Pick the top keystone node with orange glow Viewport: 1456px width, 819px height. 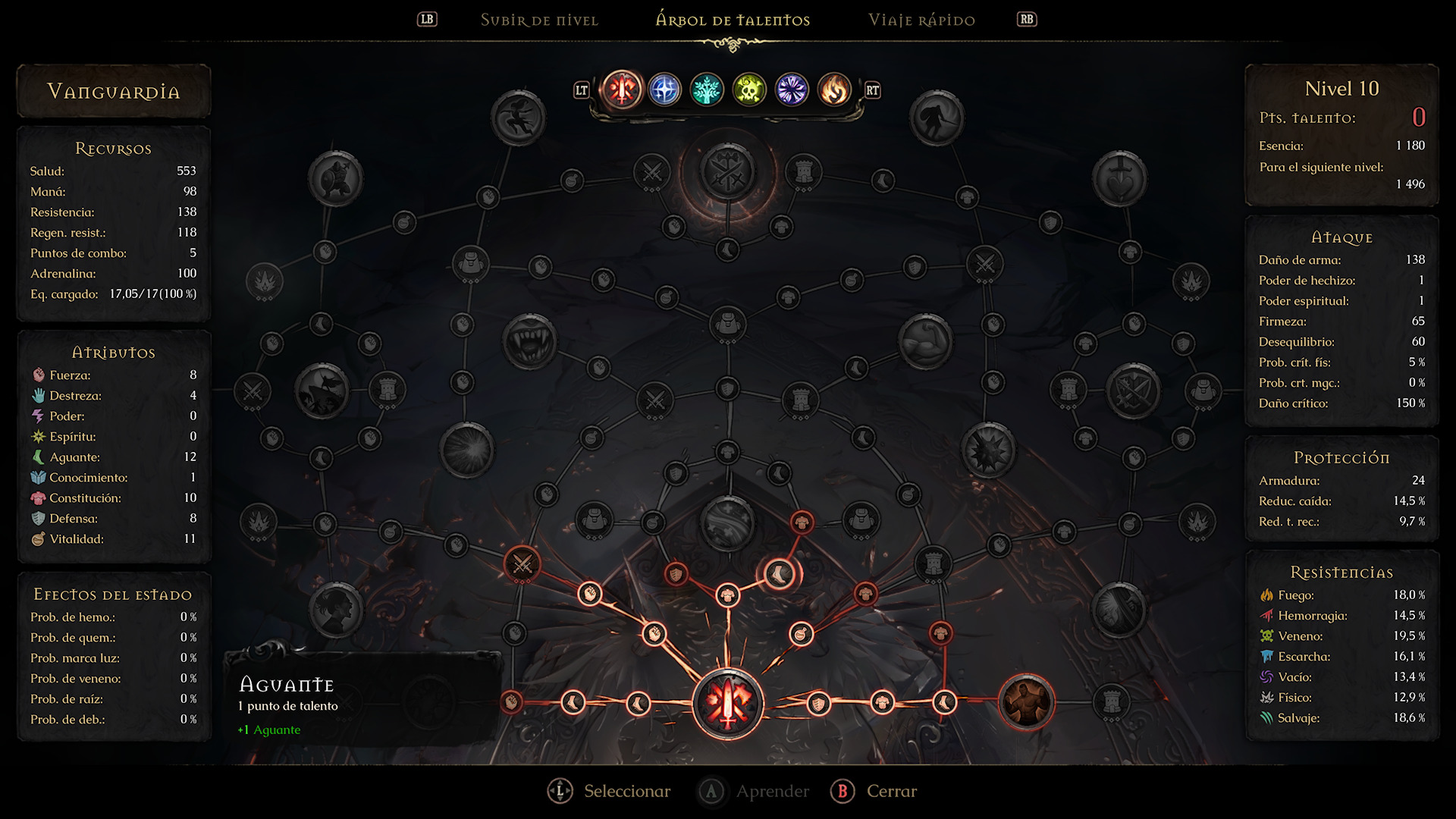pyautogui.click(x=728, y=171)
